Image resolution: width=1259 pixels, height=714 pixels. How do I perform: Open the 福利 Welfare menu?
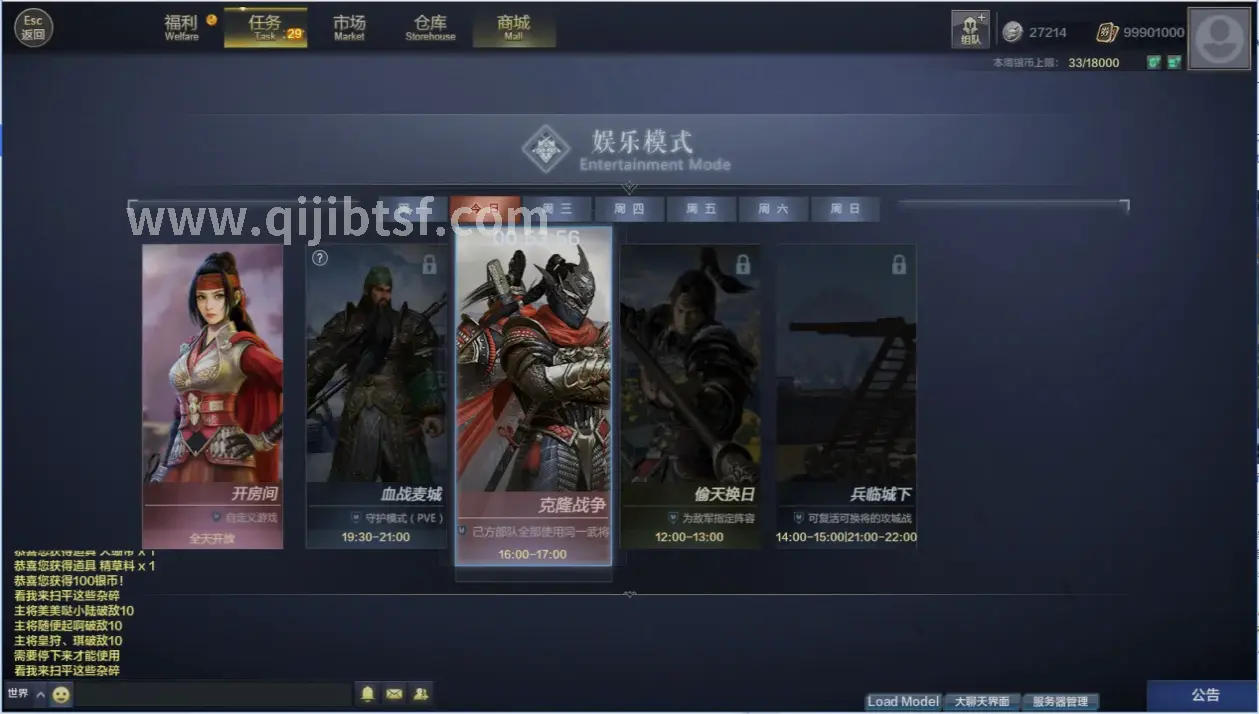coord(182,27)
